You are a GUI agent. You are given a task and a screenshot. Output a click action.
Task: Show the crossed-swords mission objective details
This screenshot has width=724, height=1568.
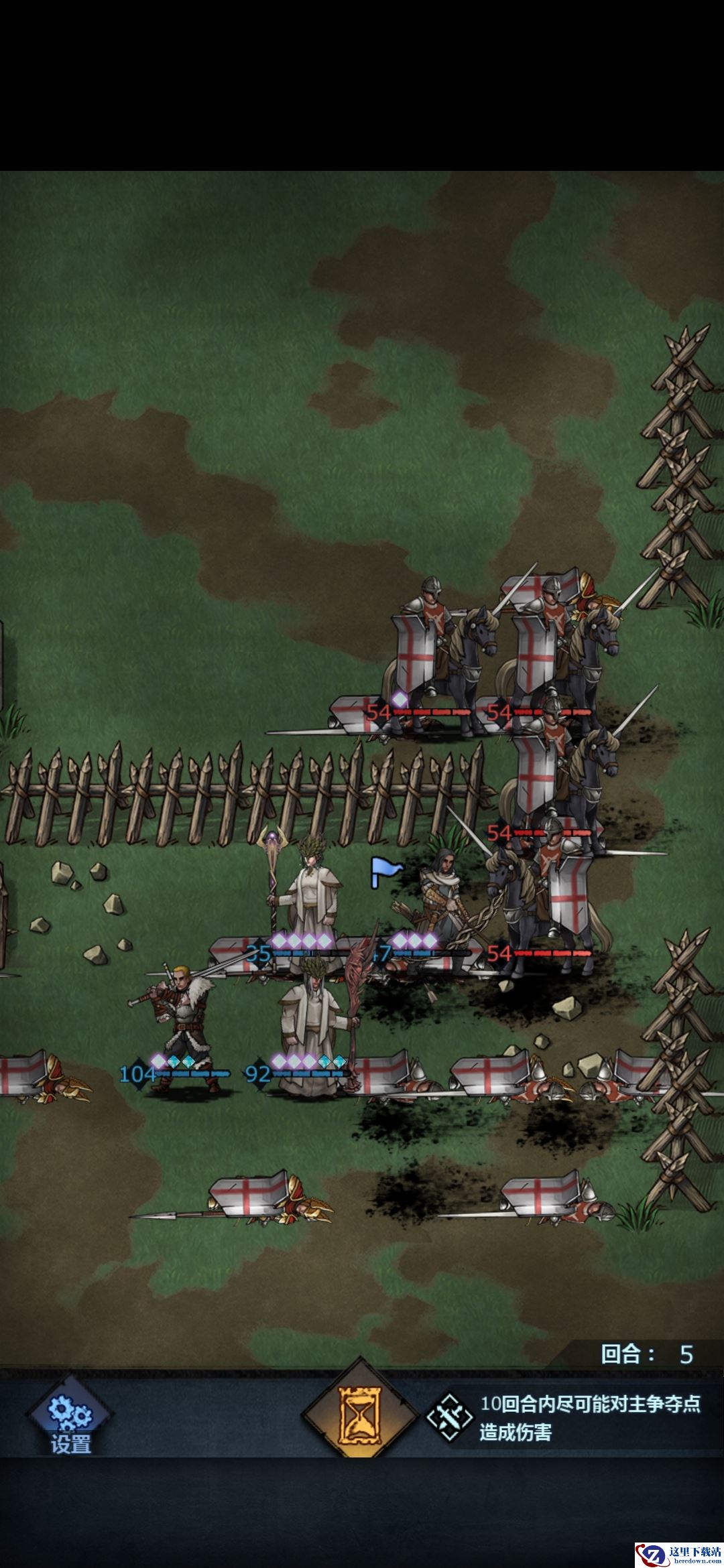[x=450, y=1417]
